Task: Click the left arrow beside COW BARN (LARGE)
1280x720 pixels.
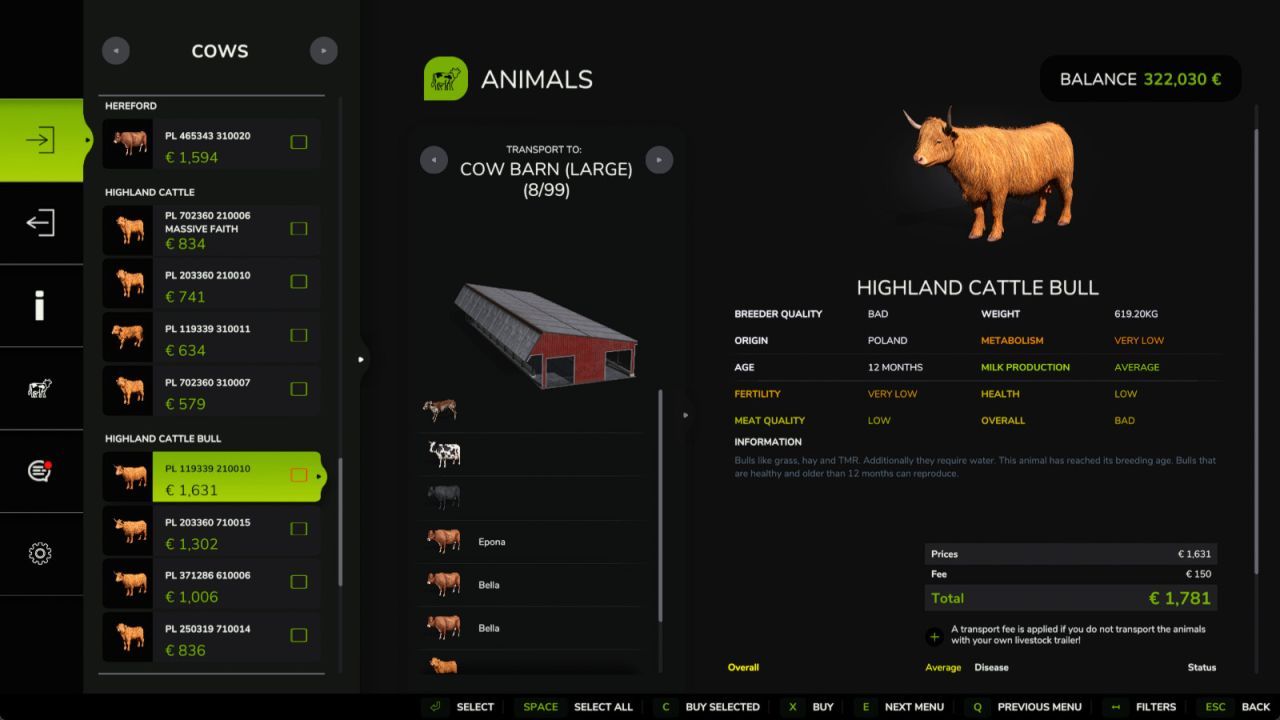Action: pyautogui.click(x=434, y=159)
